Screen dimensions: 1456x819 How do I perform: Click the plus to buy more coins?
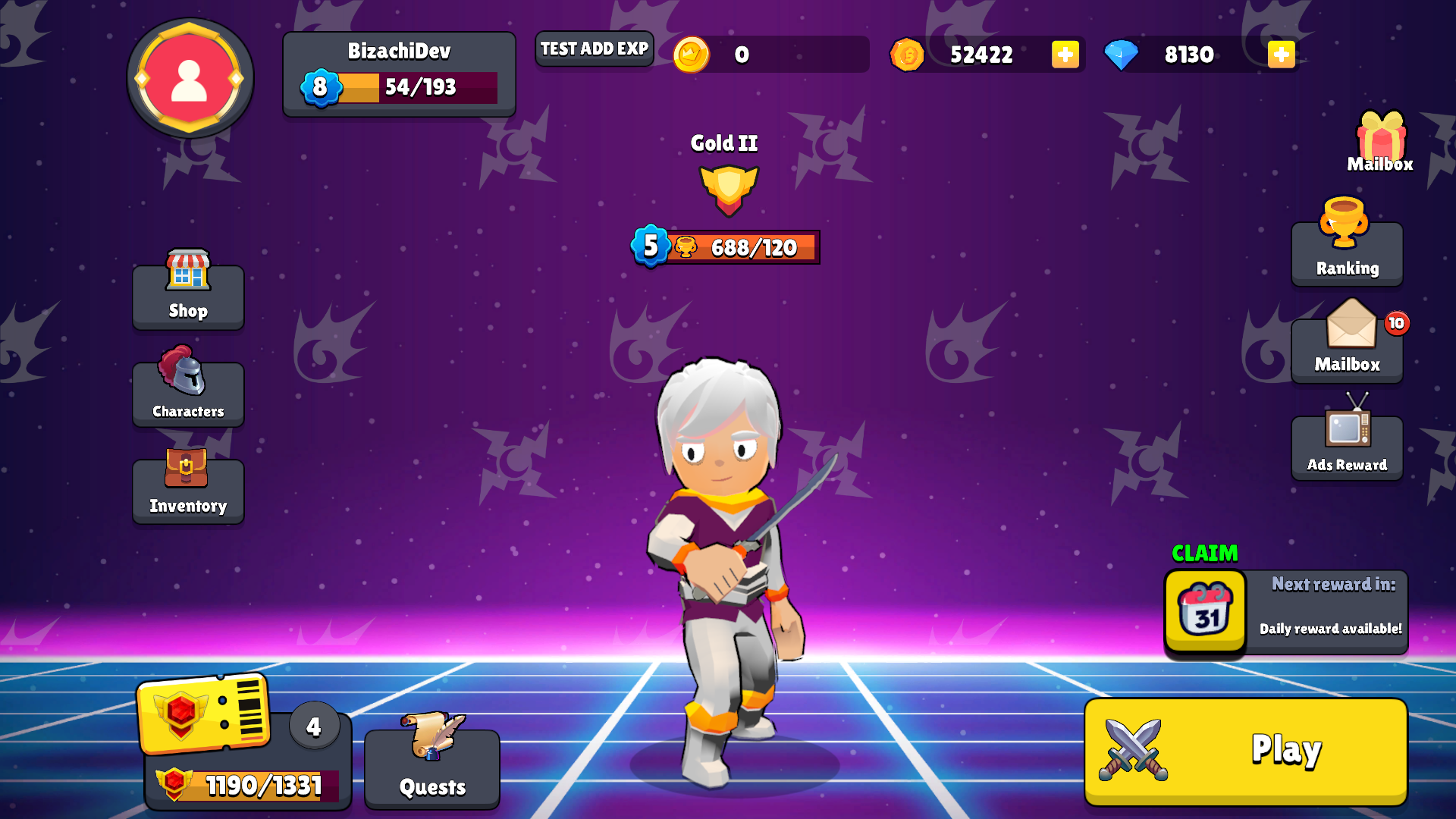[1065, 54]
